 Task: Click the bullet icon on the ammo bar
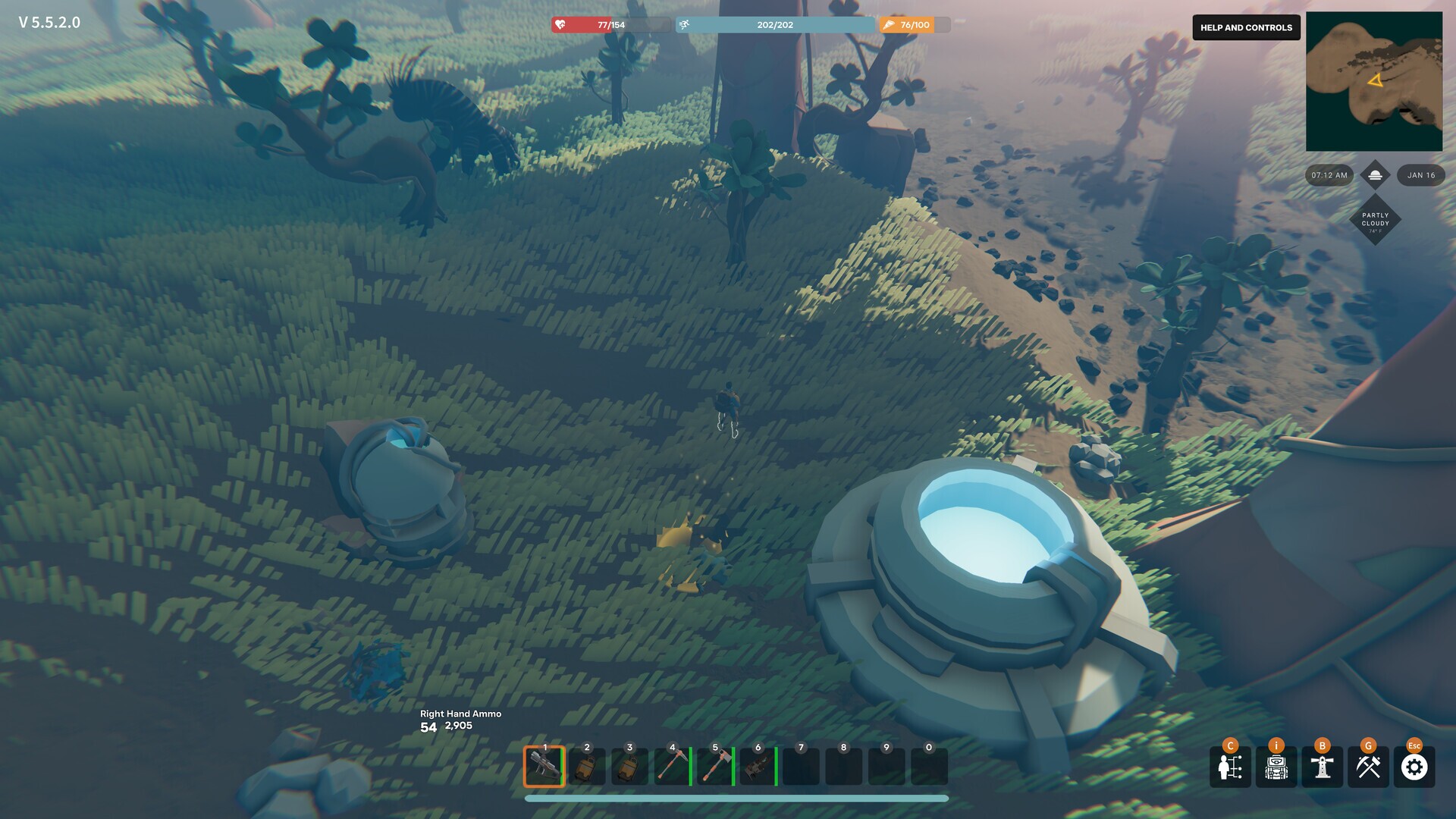click(x=889, y=24)
